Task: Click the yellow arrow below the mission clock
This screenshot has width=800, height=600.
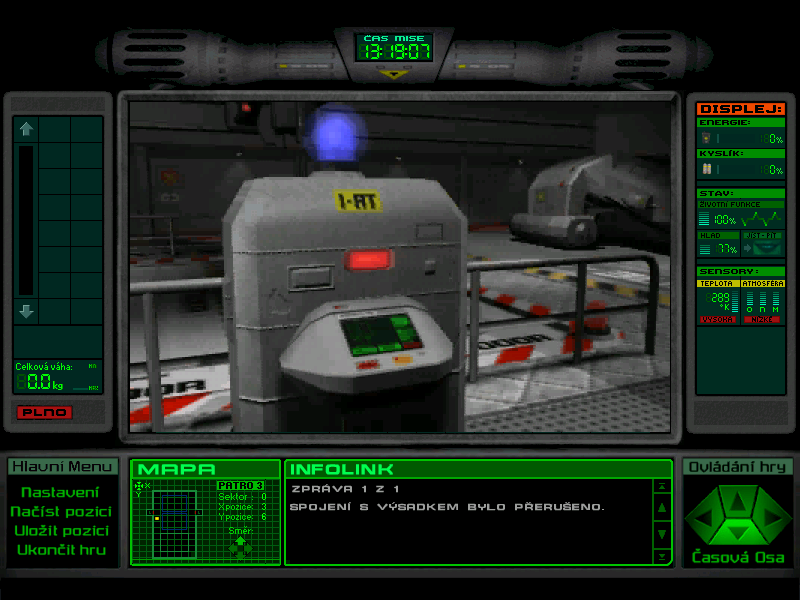Action: tap(394, 73)
